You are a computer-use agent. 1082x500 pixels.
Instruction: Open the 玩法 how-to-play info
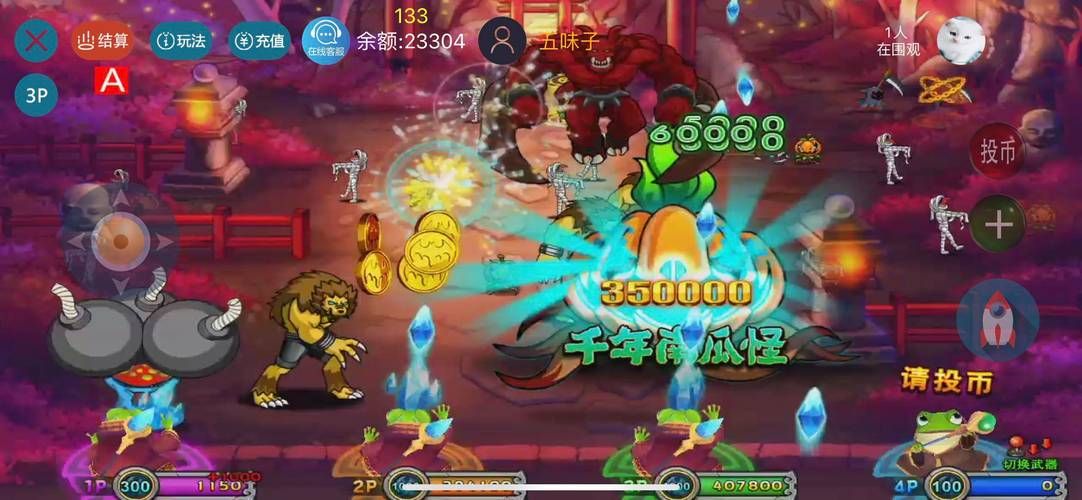coord(181,41)
